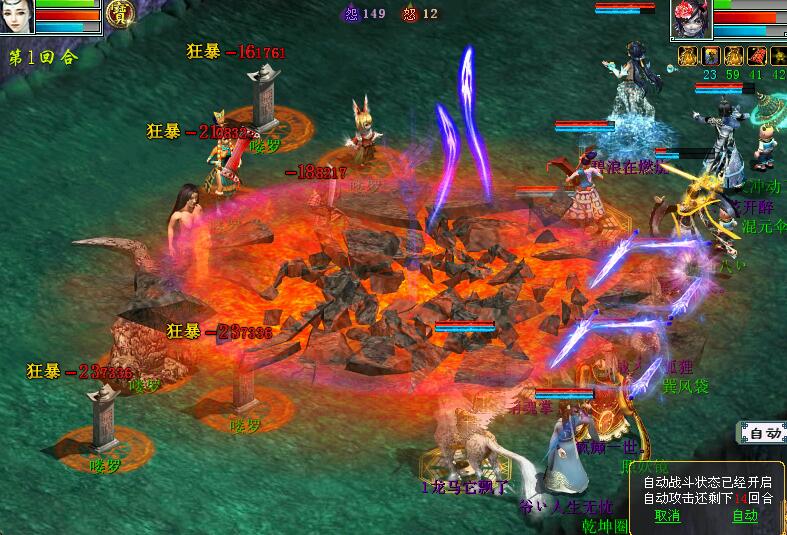Open the red 寶 treasure icon

122,14
